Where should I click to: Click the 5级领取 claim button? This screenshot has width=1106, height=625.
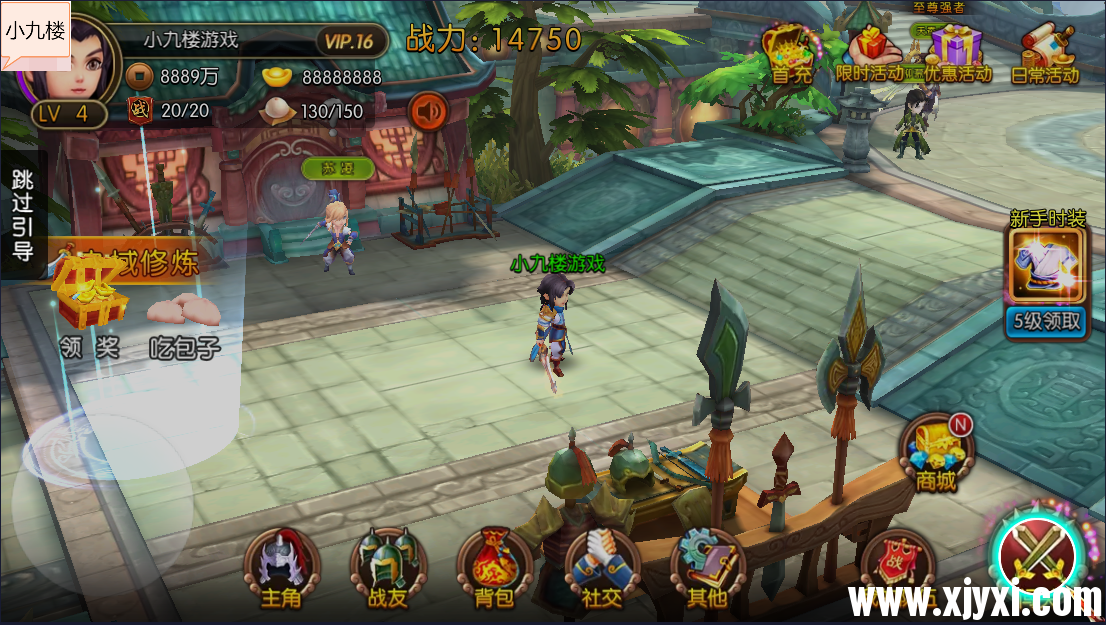pyautogui.click(x=1046, y=321)
